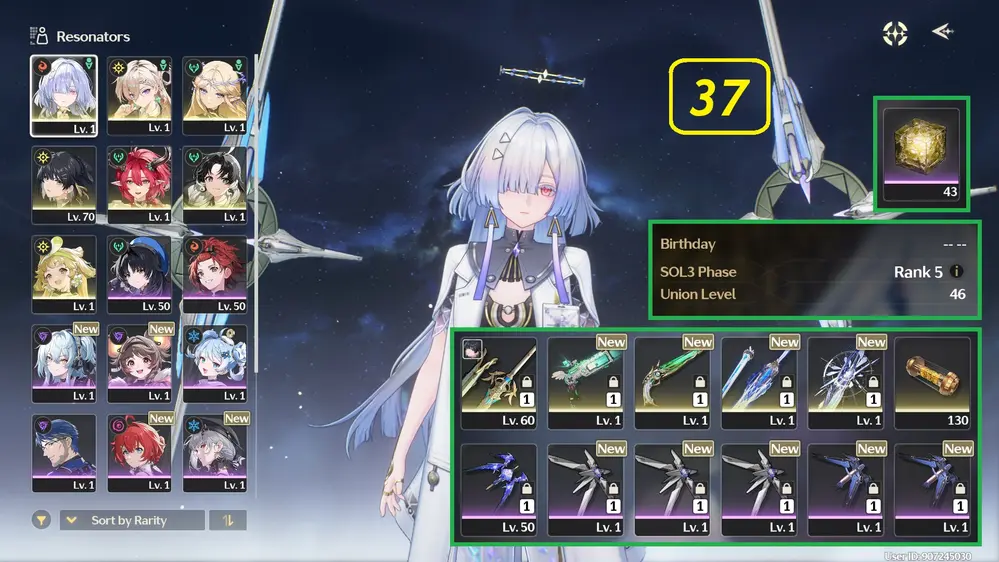999x562 pixels.
Task: Select the red-haired horned resonator portrait
Action: (139, 185)
